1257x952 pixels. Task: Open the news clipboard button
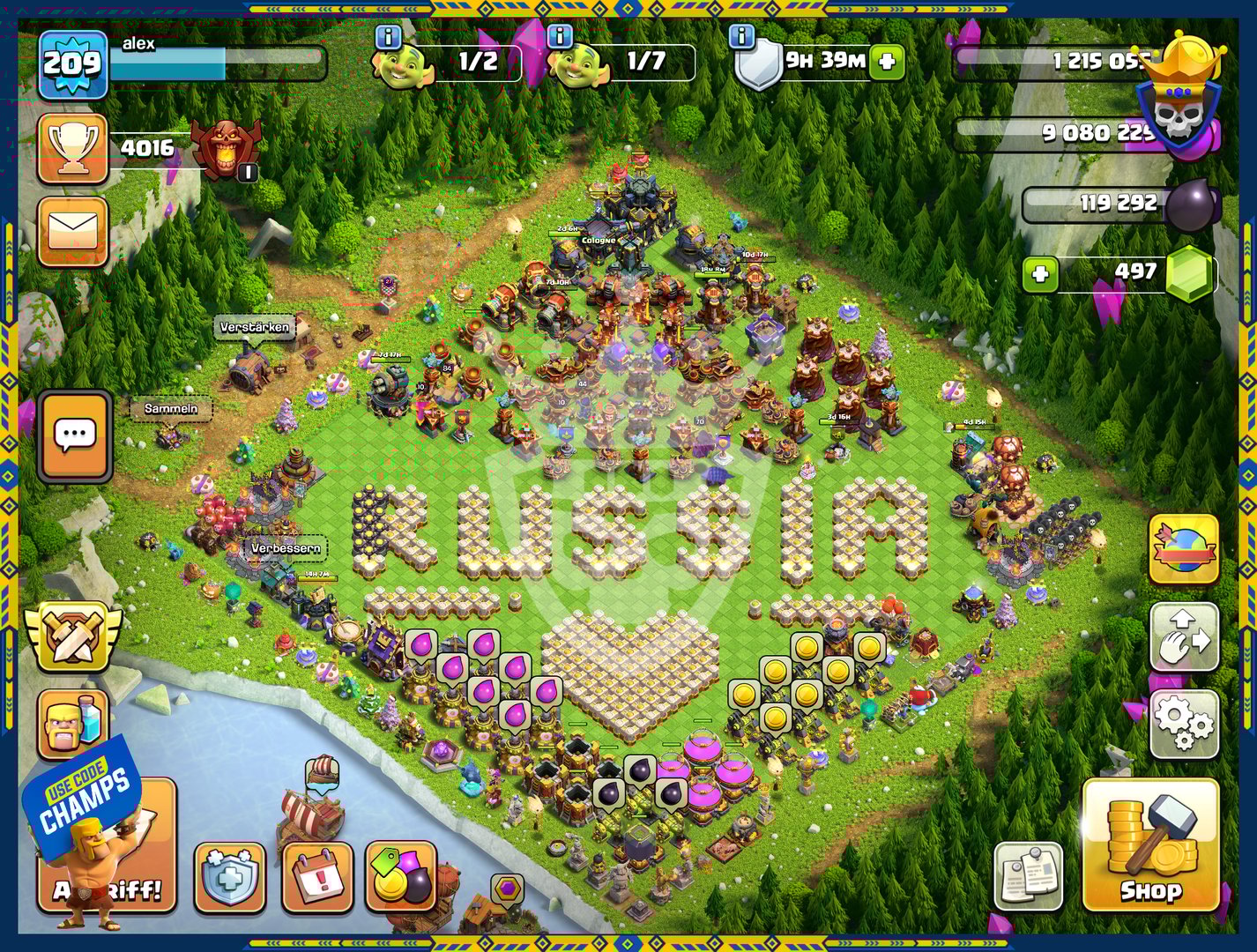pyautogui.click(x=1028, y=874)
